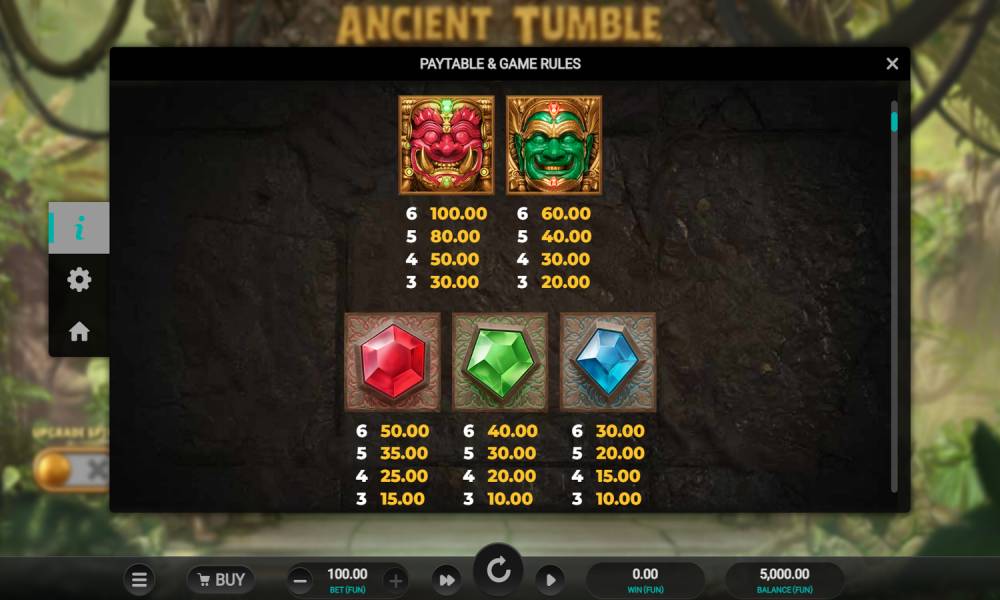Screen dimensions: 1000x600
Task: Increase the bet with plus button
Action: coord(395,580)
